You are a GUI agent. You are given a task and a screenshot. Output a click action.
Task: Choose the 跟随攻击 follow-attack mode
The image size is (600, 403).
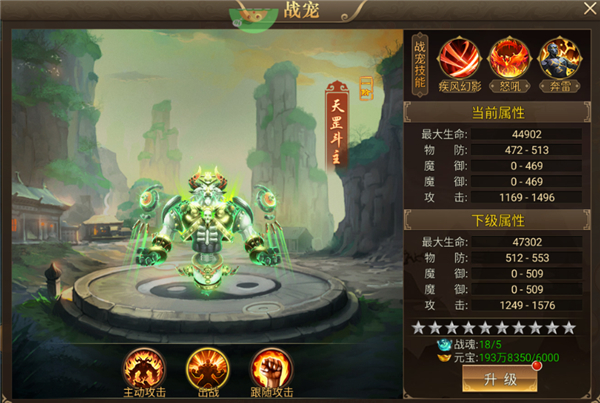[269, 367]
